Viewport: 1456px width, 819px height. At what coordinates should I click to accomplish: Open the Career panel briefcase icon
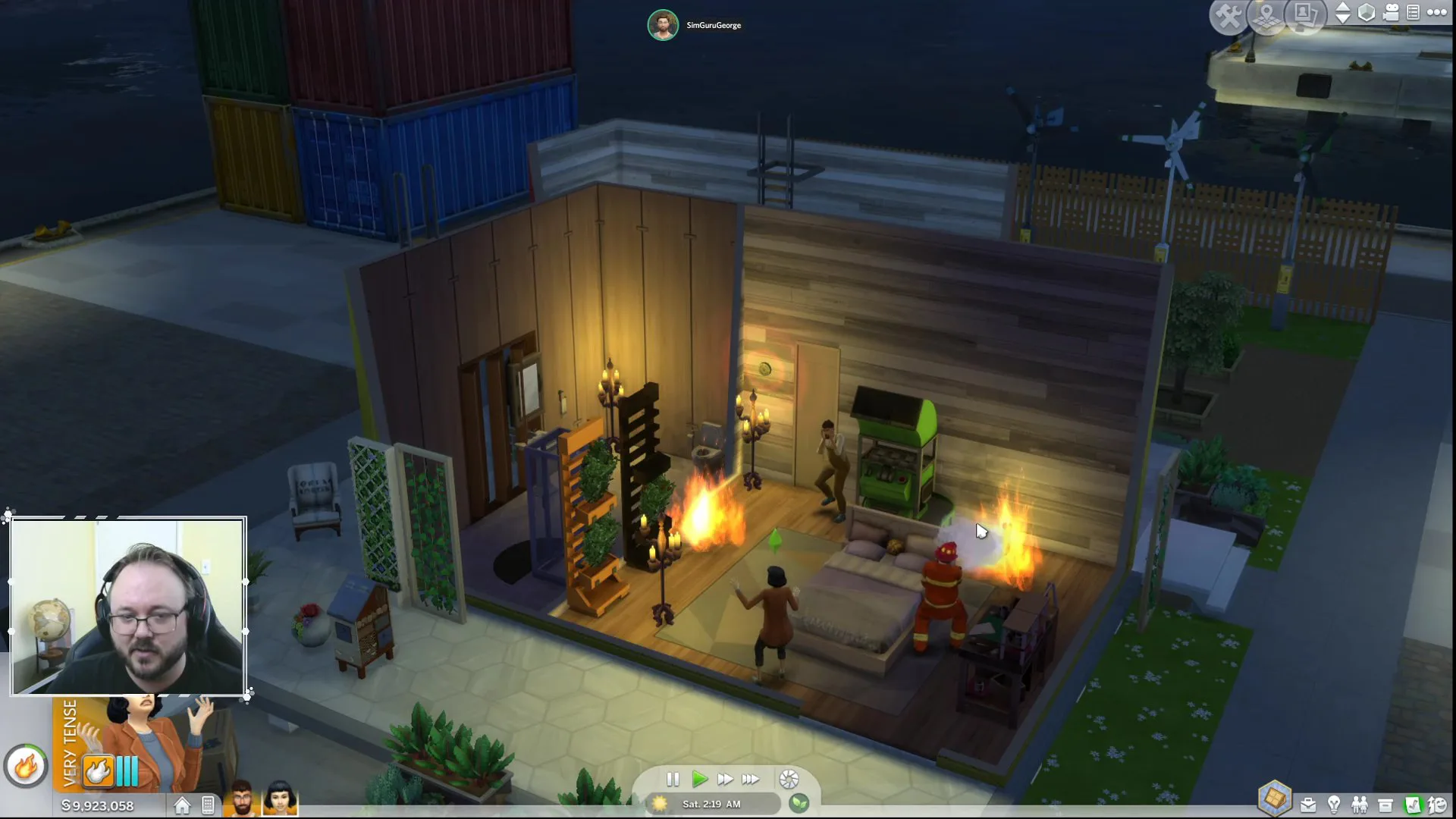coord(1308,805)
